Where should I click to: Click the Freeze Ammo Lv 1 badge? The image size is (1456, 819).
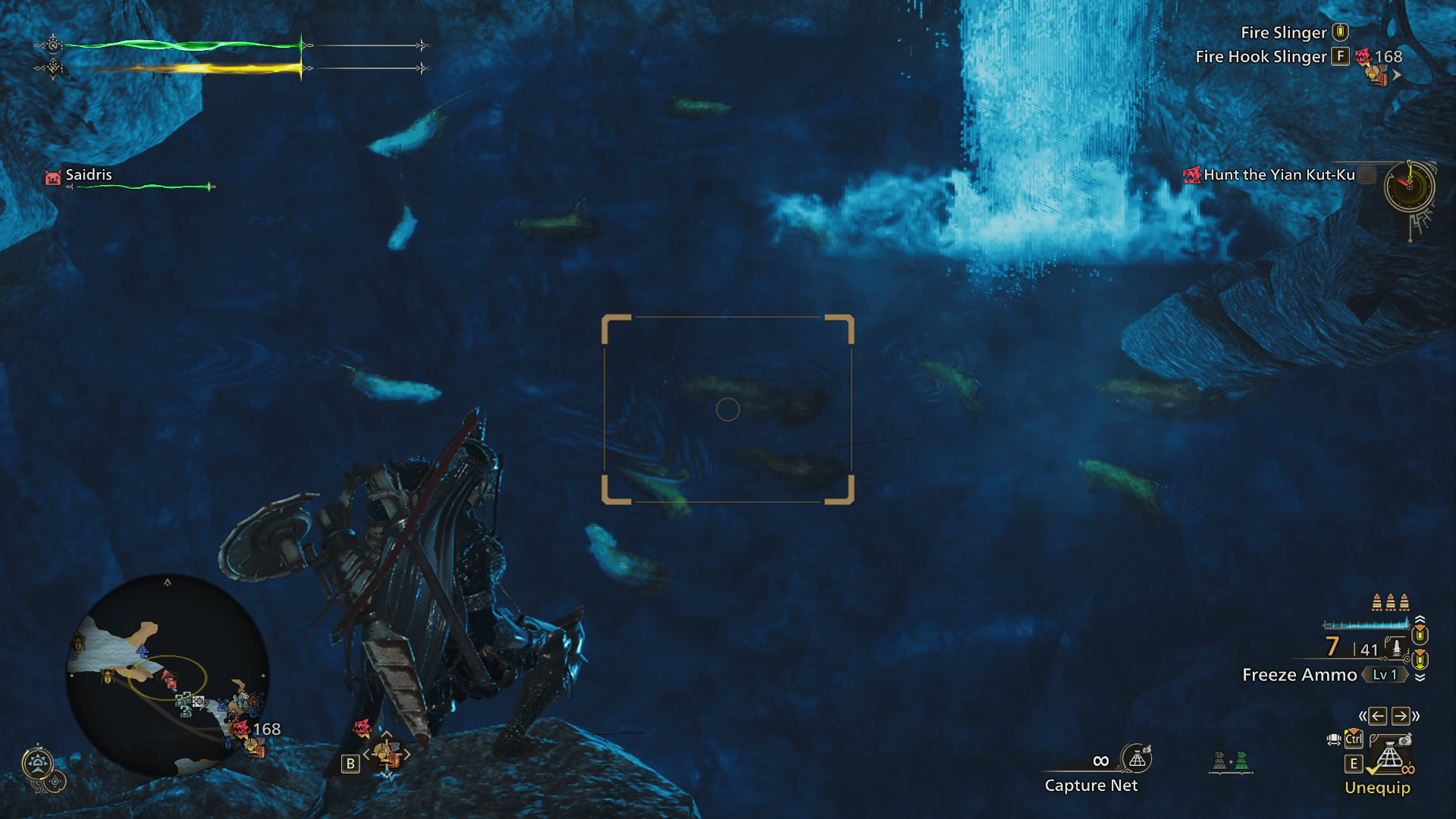(x=1384, y=675)
